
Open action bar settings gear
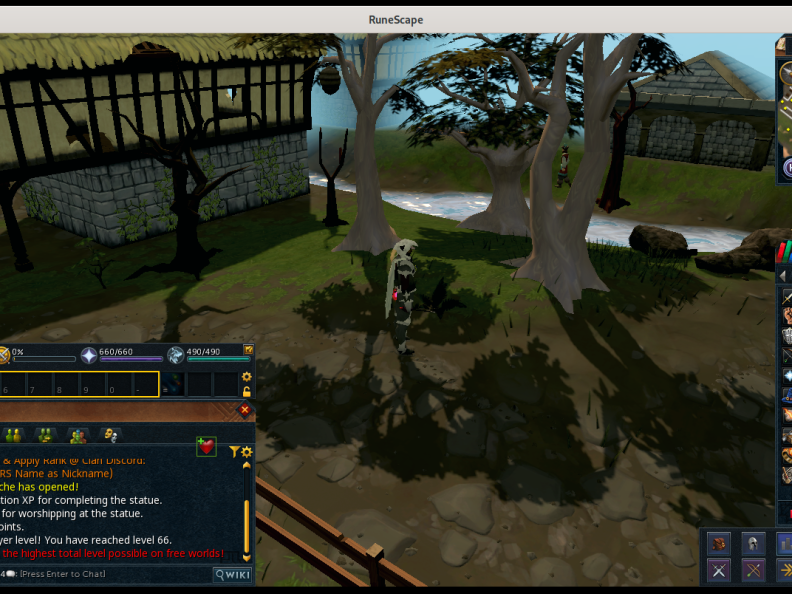click(247, 377)
